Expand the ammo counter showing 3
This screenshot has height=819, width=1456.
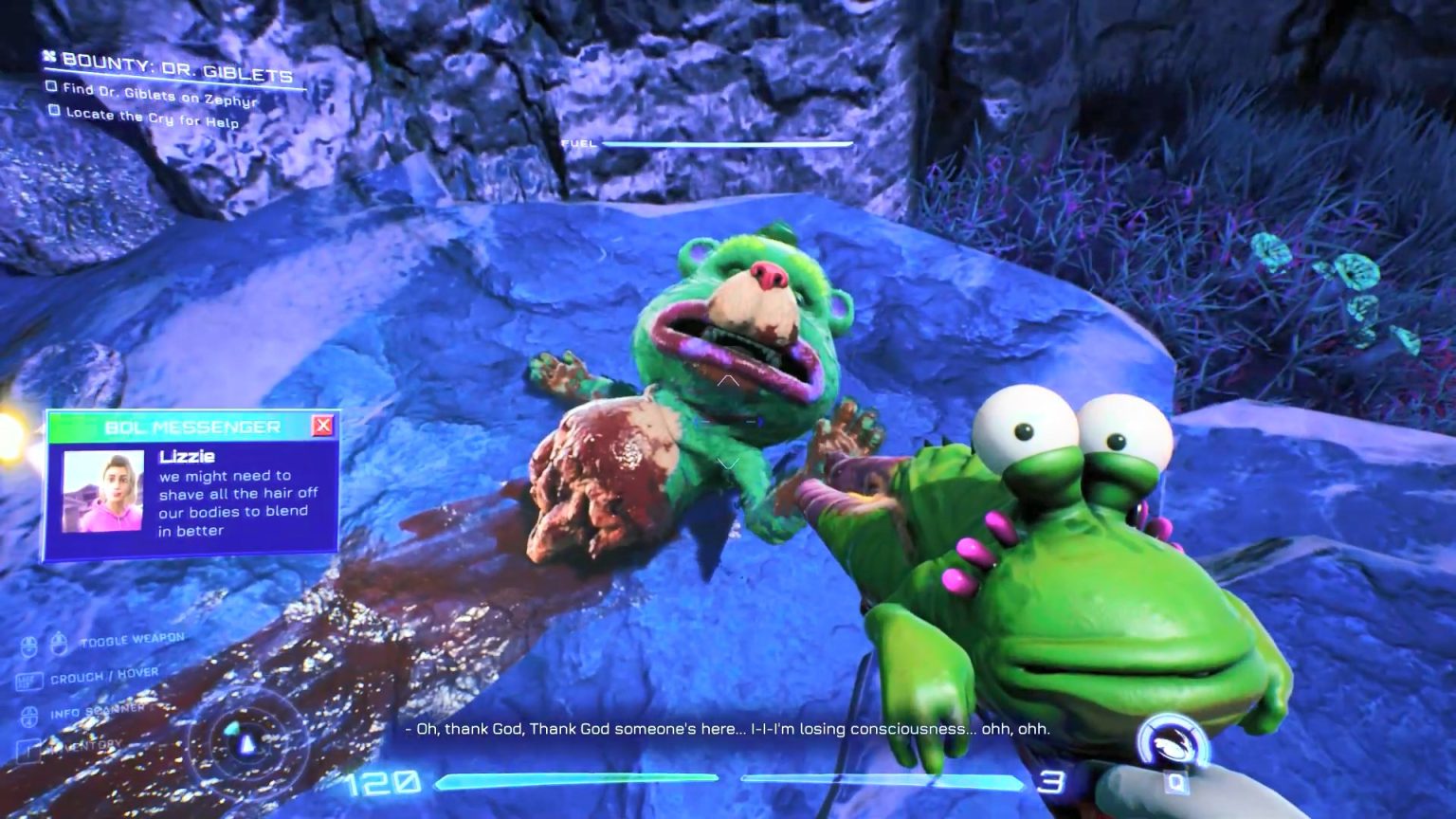tap(1053, 783)
